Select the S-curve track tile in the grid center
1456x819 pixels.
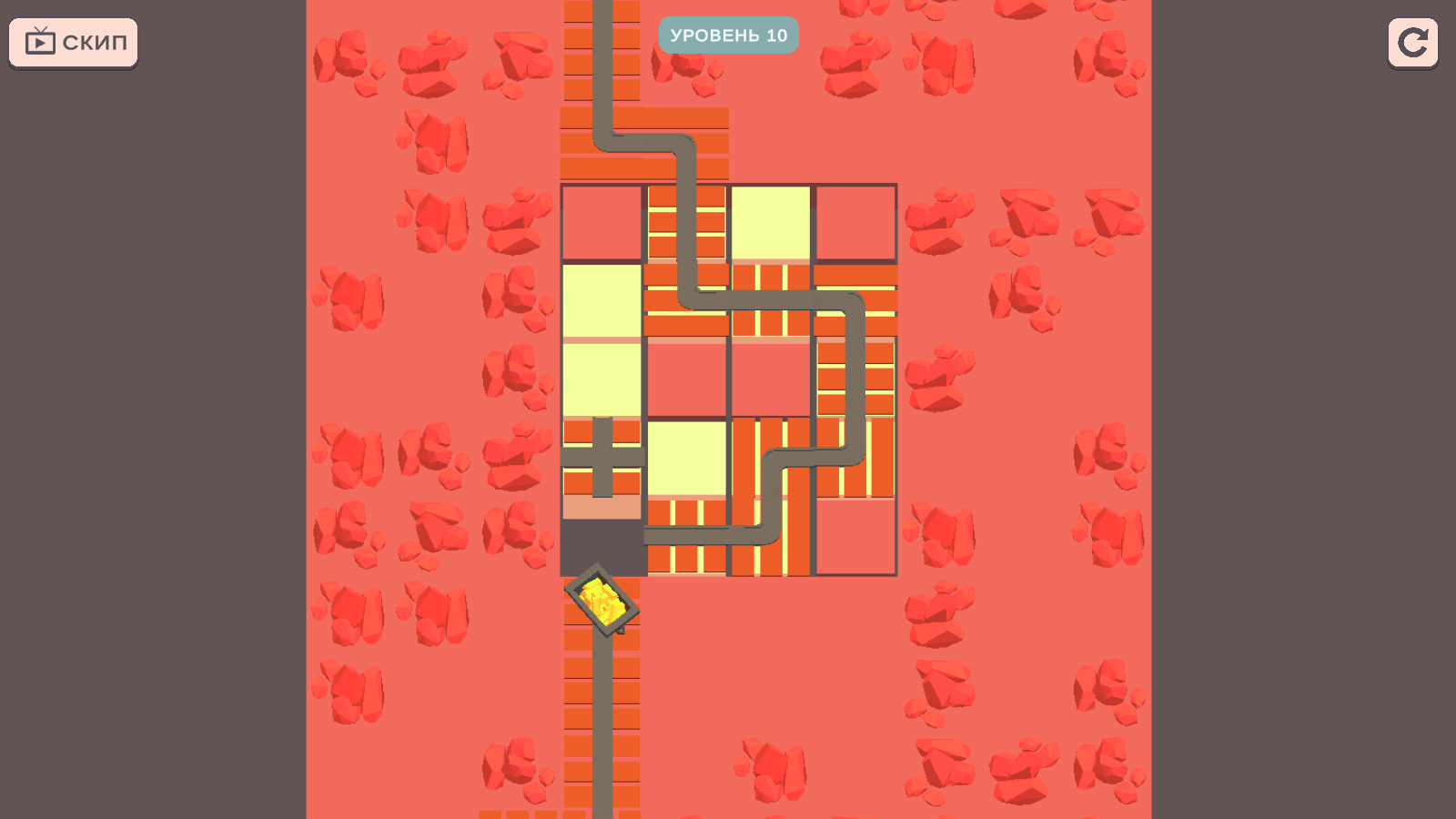tap(773, 460)
